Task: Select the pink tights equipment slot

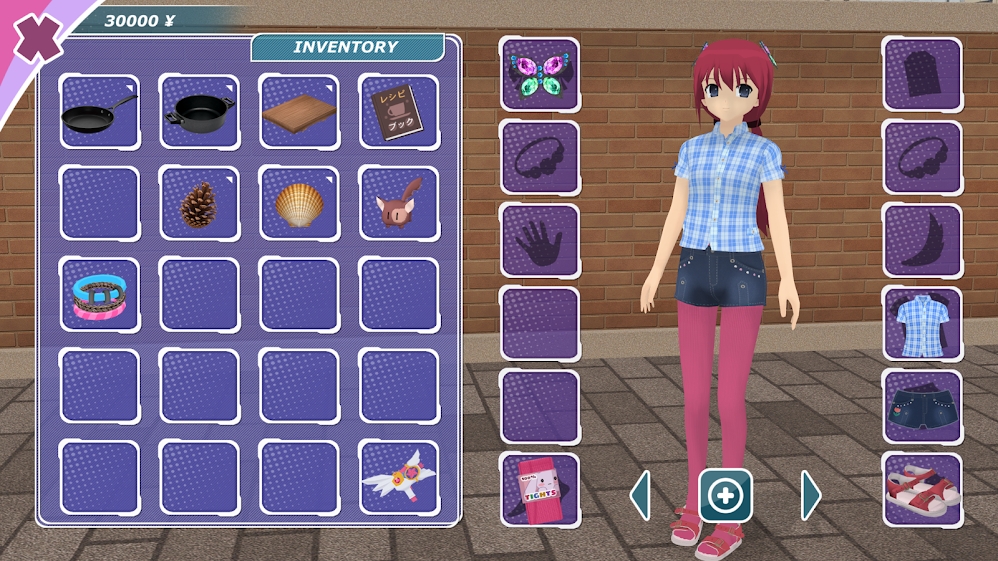Action: coord(540,490)
